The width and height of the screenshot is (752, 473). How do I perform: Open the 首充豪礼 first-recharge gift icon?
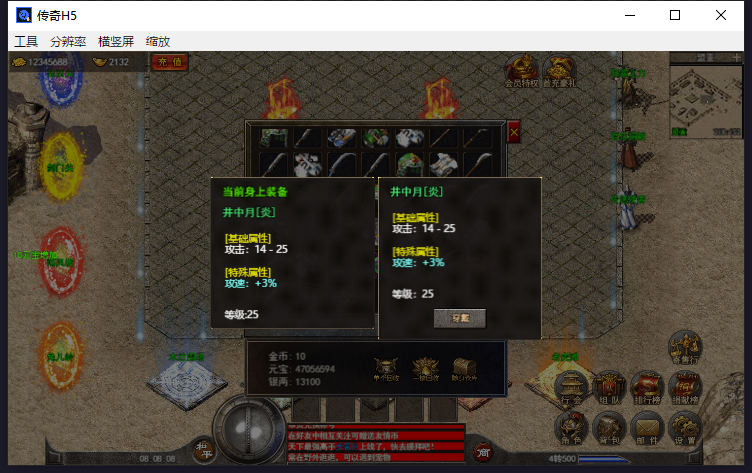560,71
